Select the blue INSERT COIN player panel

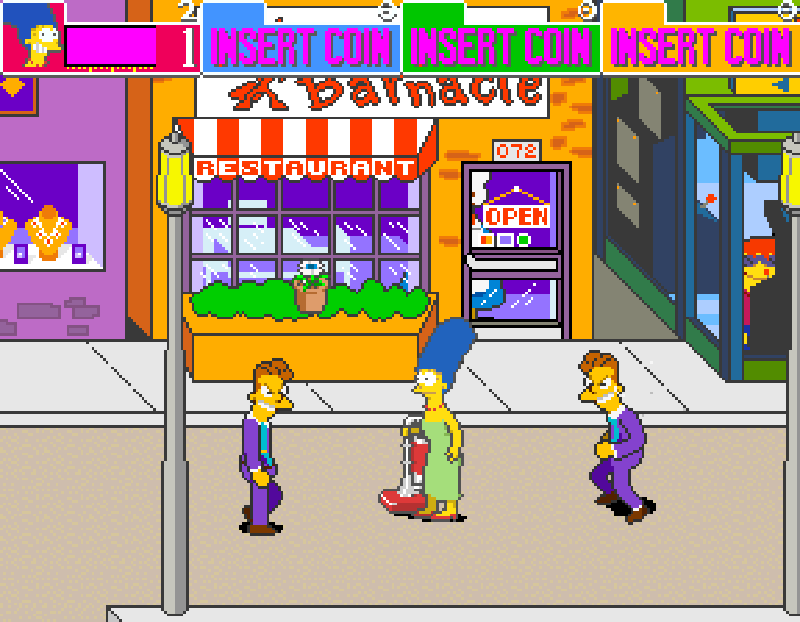point(301,45)
